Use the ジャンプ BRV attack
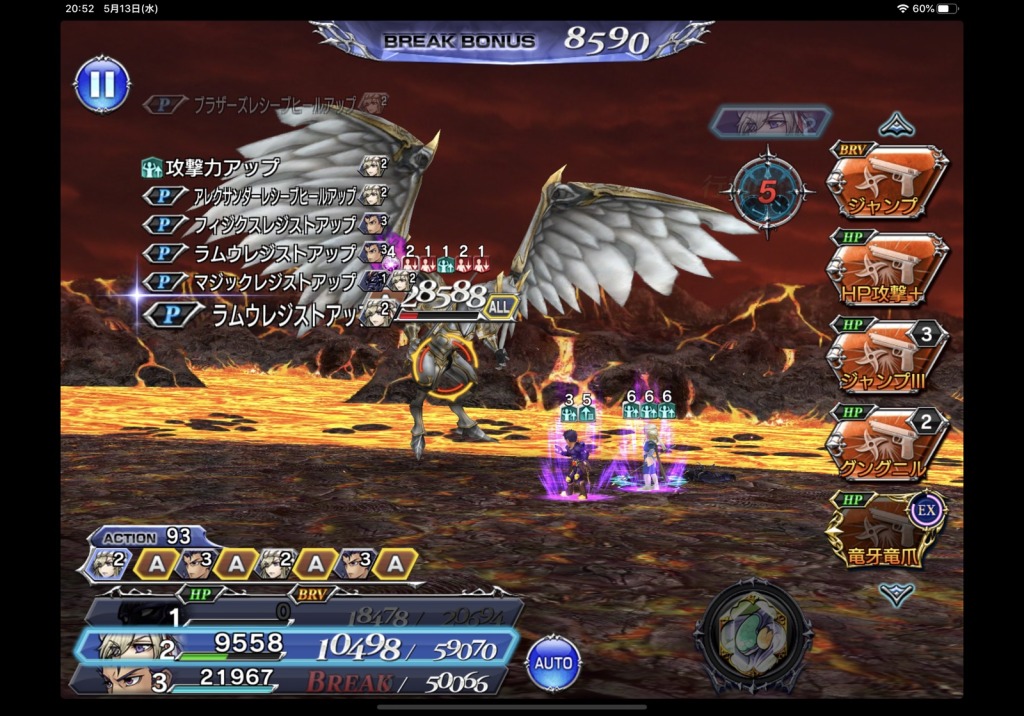Viewport: 1024px width, 716px height. tap(886, 182)
